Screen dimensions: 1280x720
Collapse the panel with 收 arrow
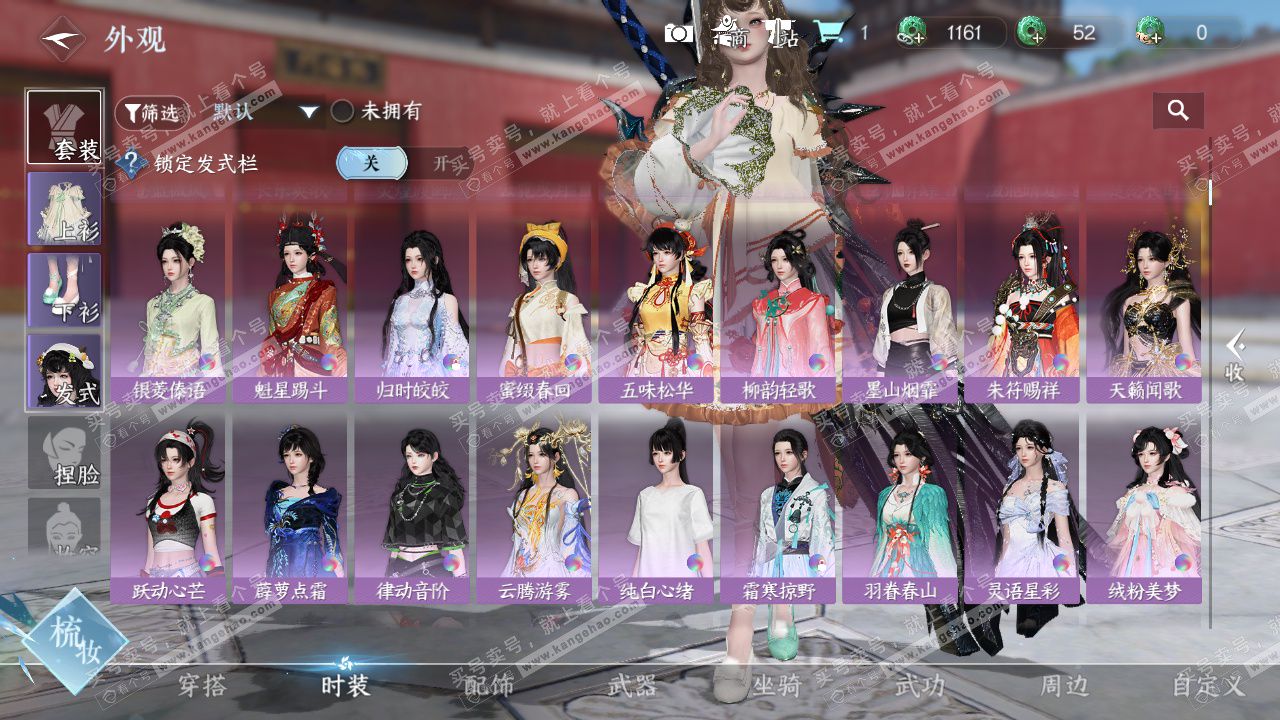point(1236,355)
